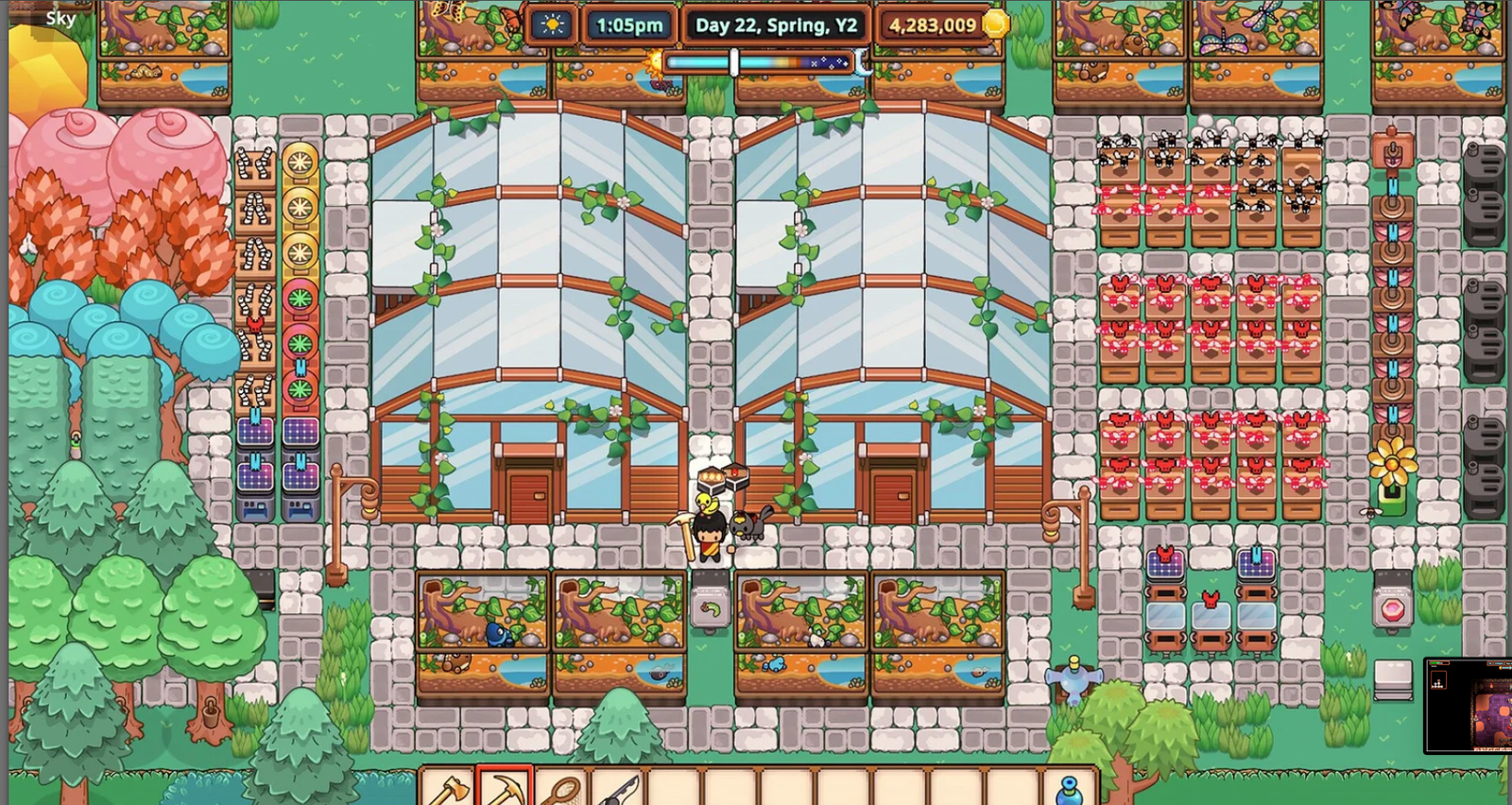Click the 1:05pm clock display
1512x805 pixels.
(x=627, y=26)
